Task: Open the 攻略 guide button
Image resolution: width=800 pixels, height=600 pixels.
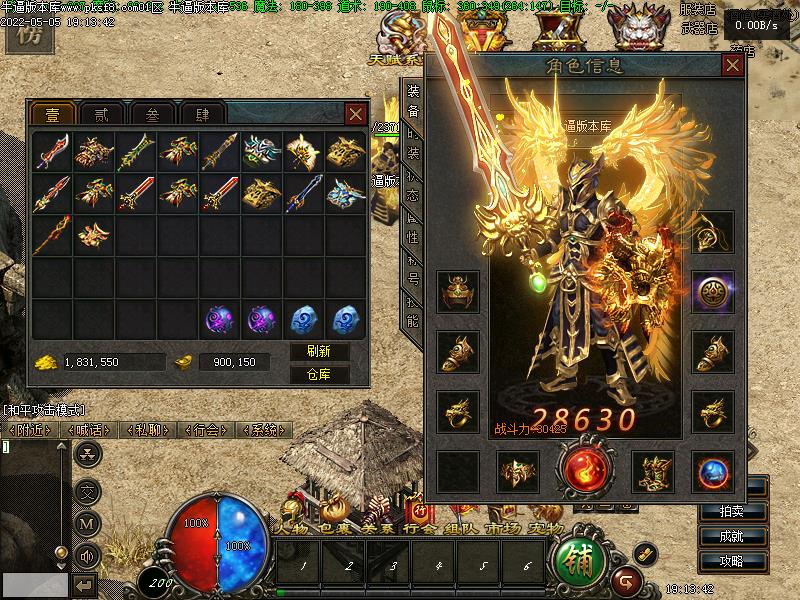Action: pyautogui.click(x=744, y=561)
